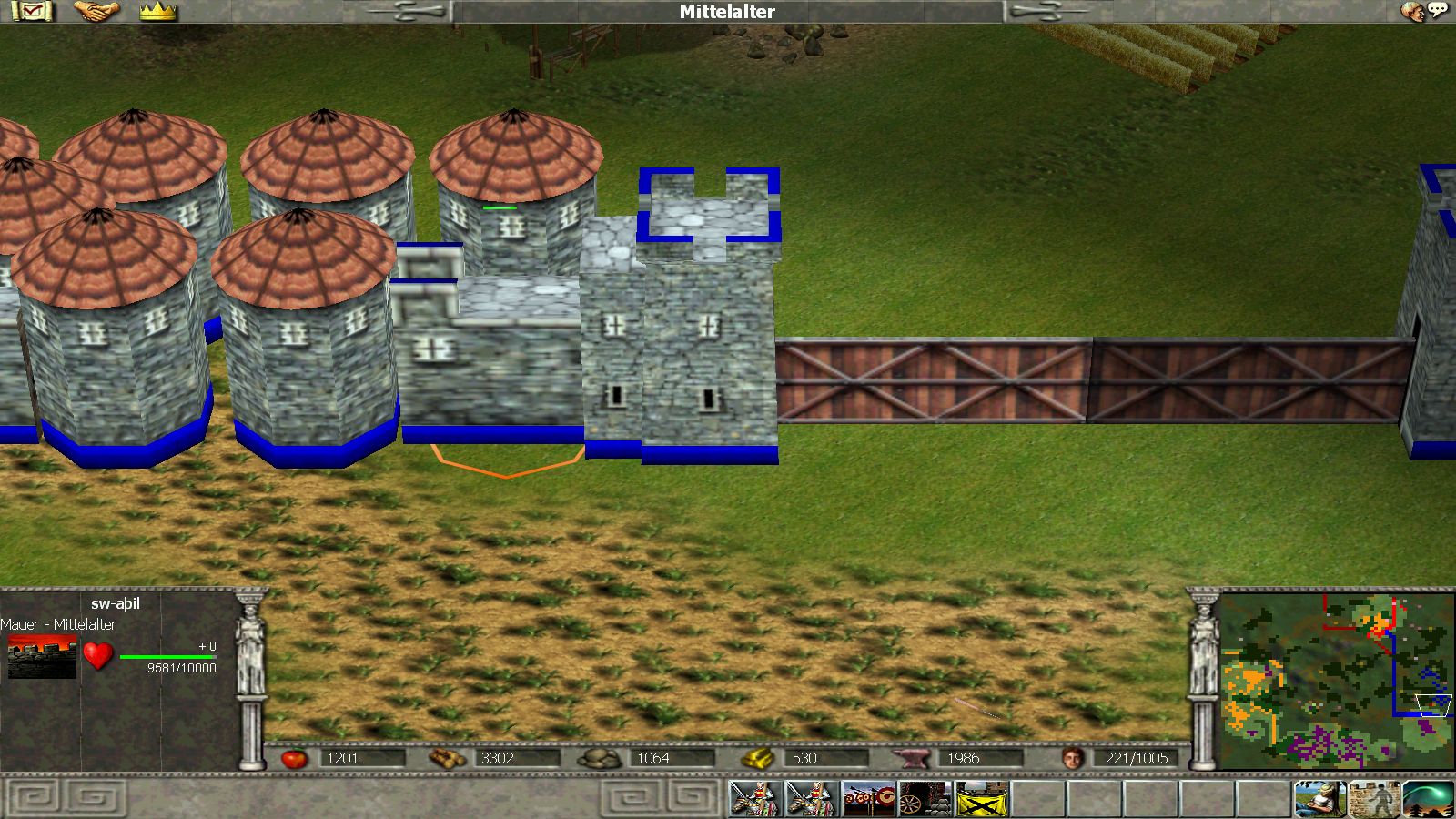Click the golden crown icon

[x=158, y=12]
